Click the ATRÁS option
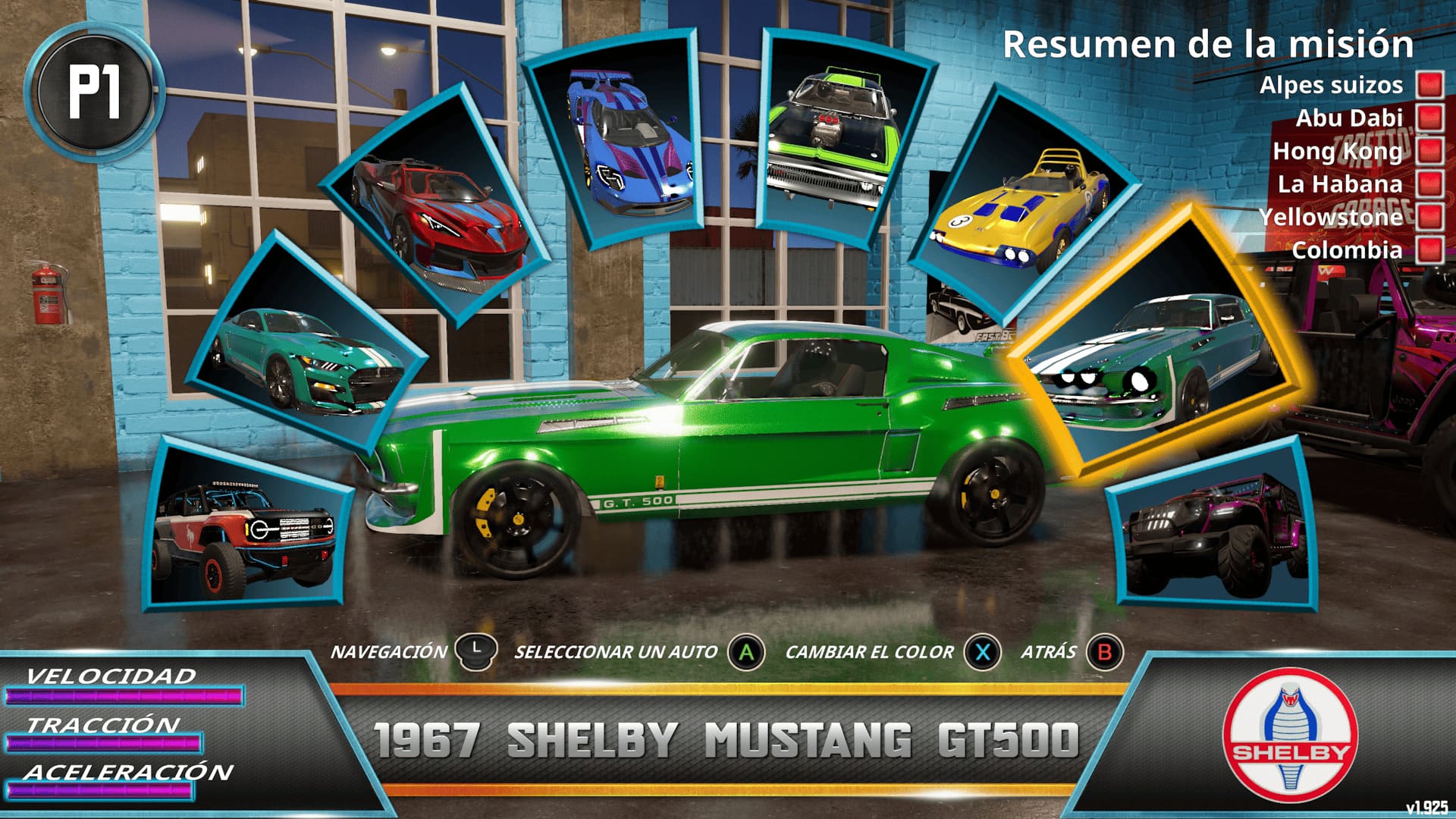Screen dimensions: 1456x819 tap(1049, 651)
